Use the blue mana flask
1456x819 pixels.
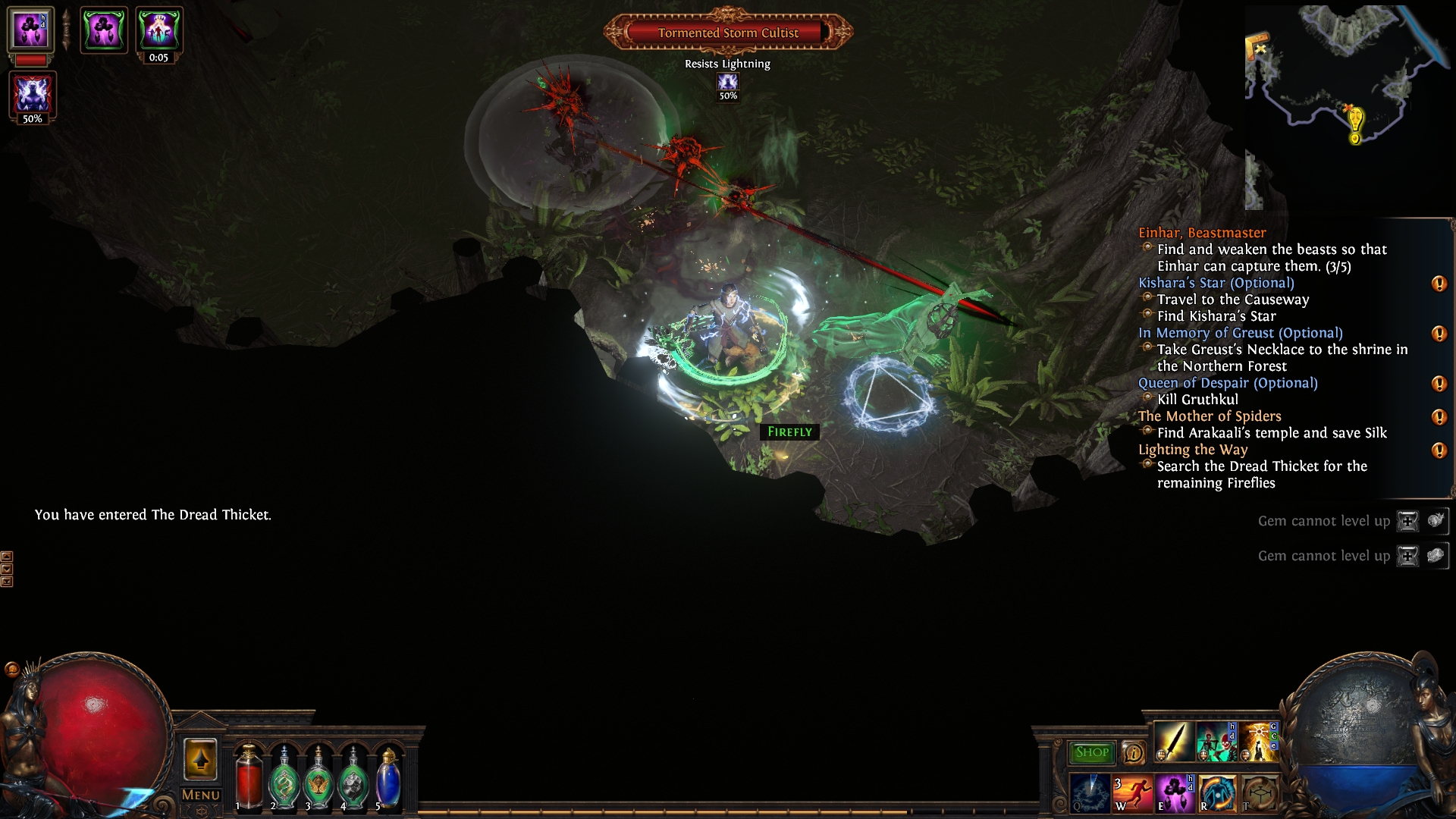[388, 777]
